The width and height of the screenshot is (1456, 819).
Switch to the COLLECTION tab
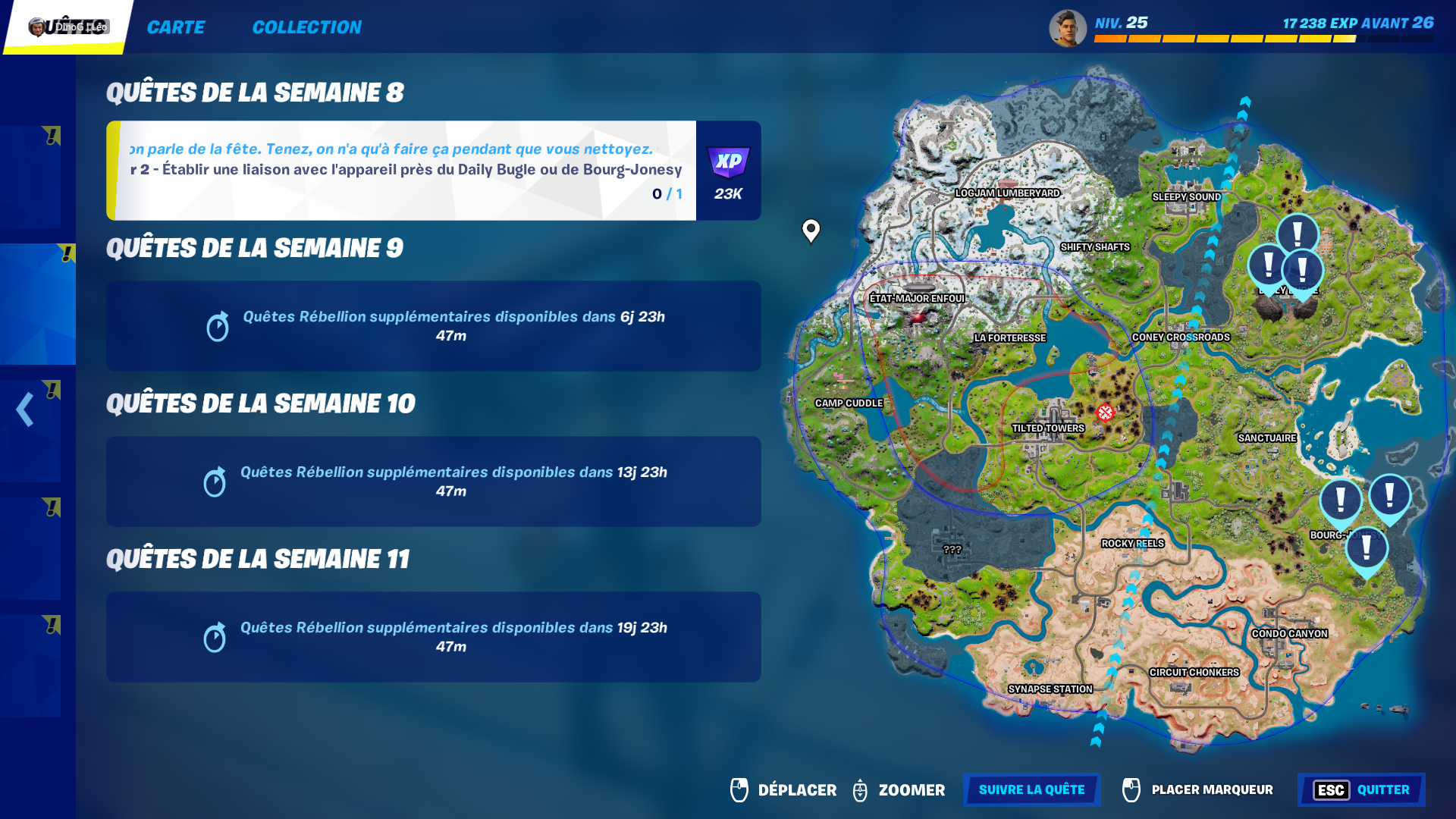[307, 27]
